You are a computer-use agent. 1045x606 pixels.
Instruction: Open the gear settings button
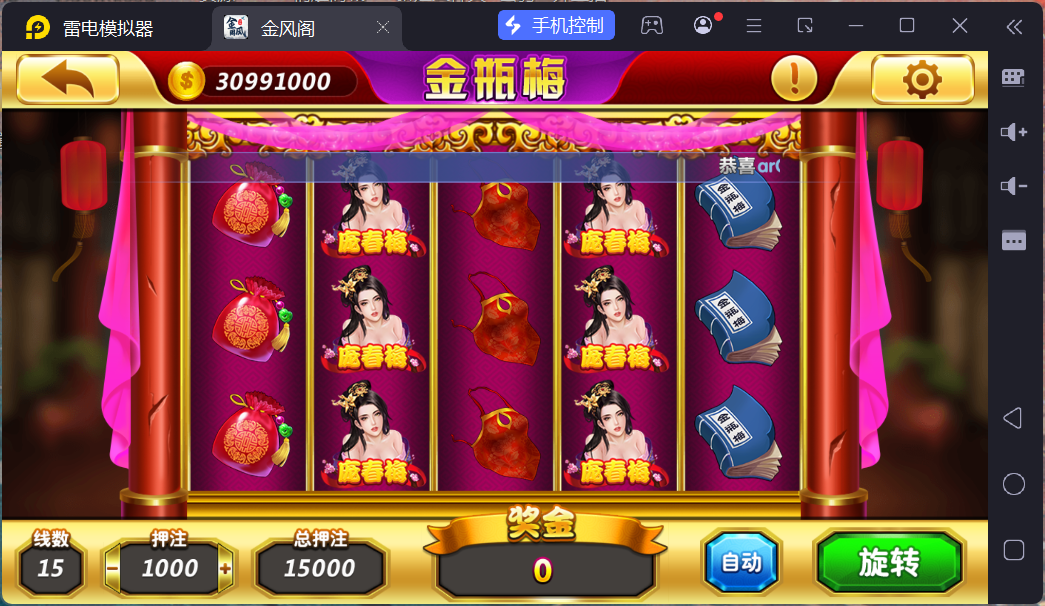922,80
